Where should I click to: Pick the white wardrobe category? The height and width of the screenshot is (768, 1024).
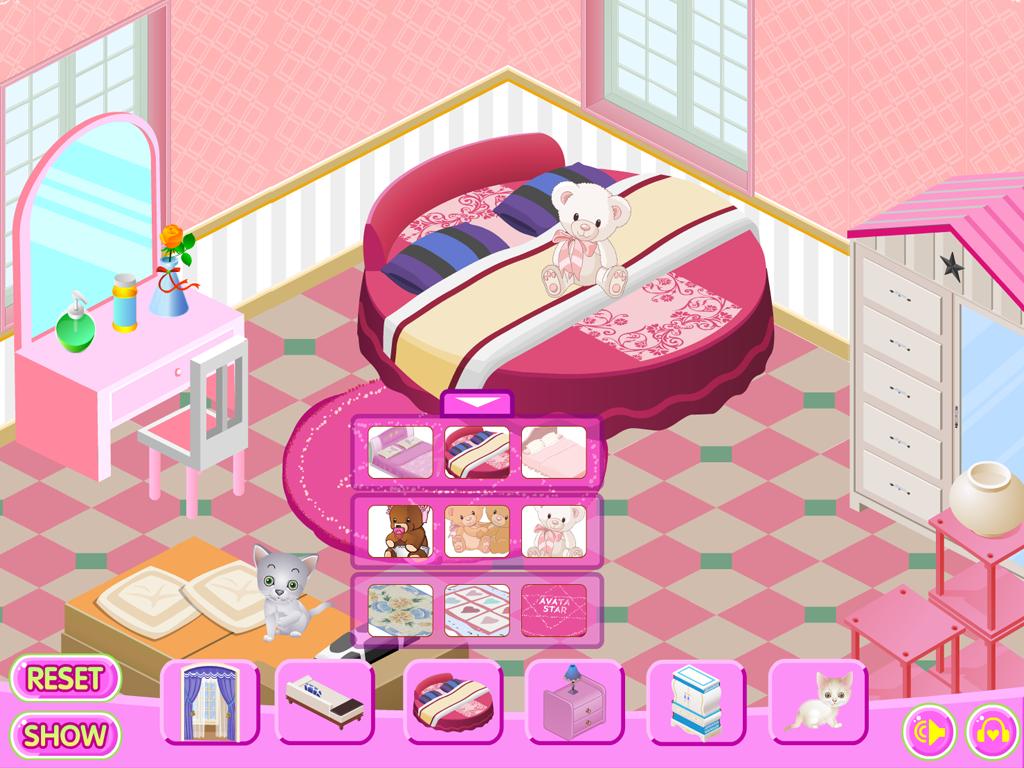(697, 701)
